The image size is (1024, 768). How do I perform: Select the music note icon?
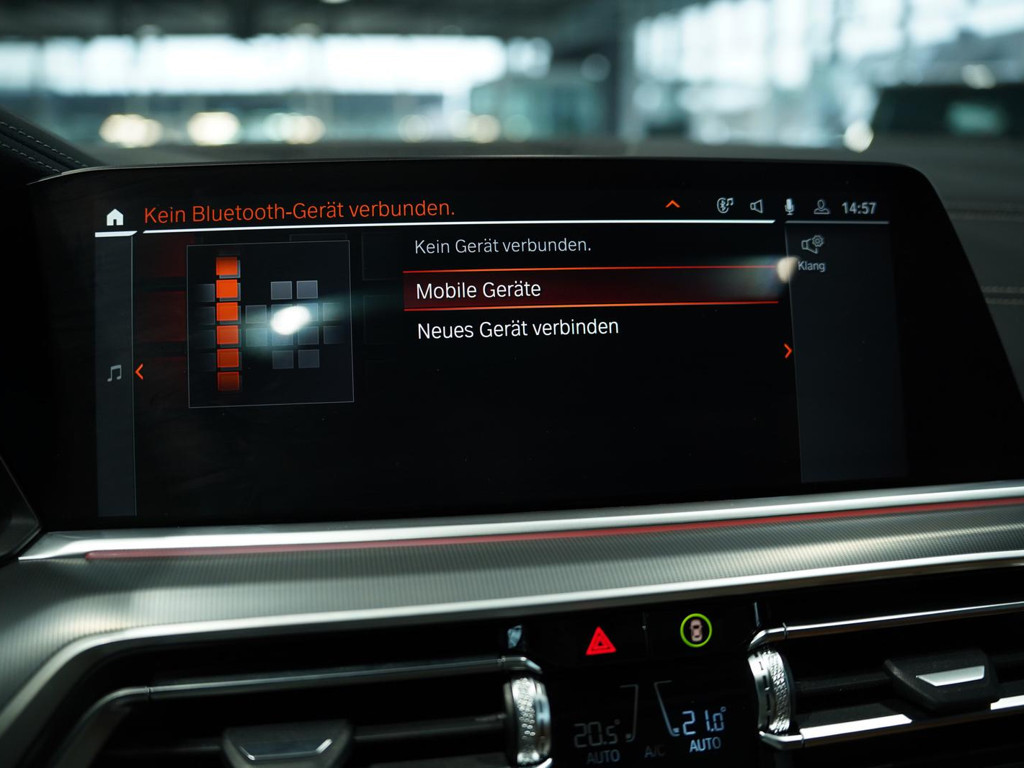pyautogui.click(x=114, y=373)
